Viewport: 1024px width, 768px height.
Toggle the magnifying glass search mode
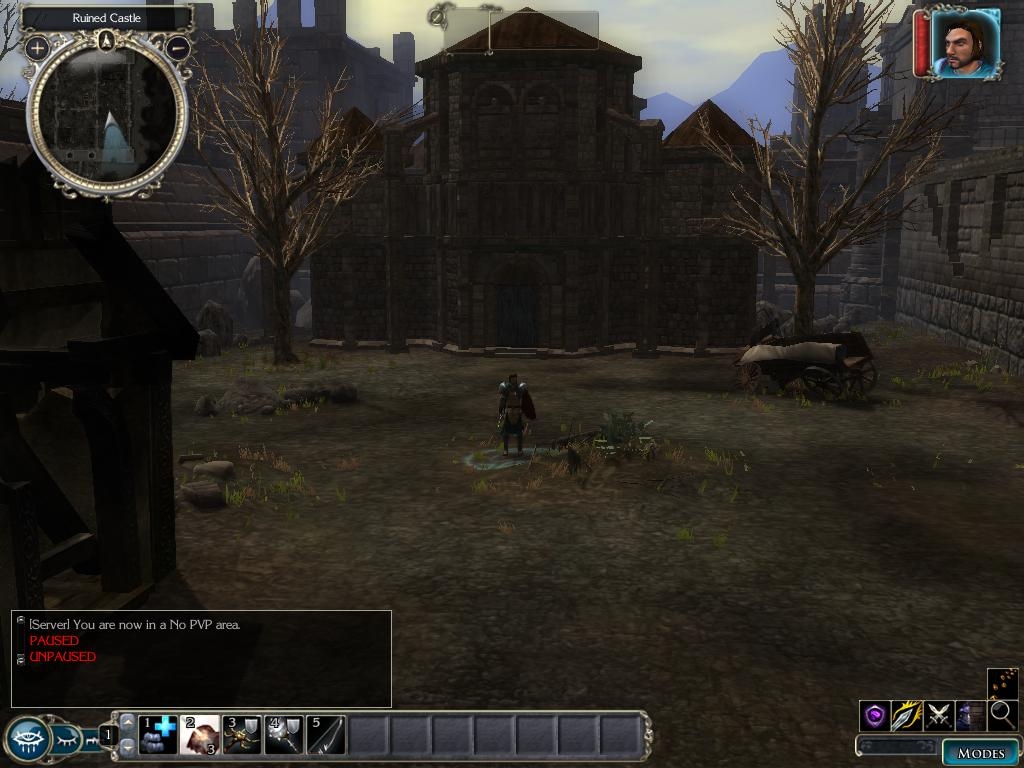pos(1001,715)
